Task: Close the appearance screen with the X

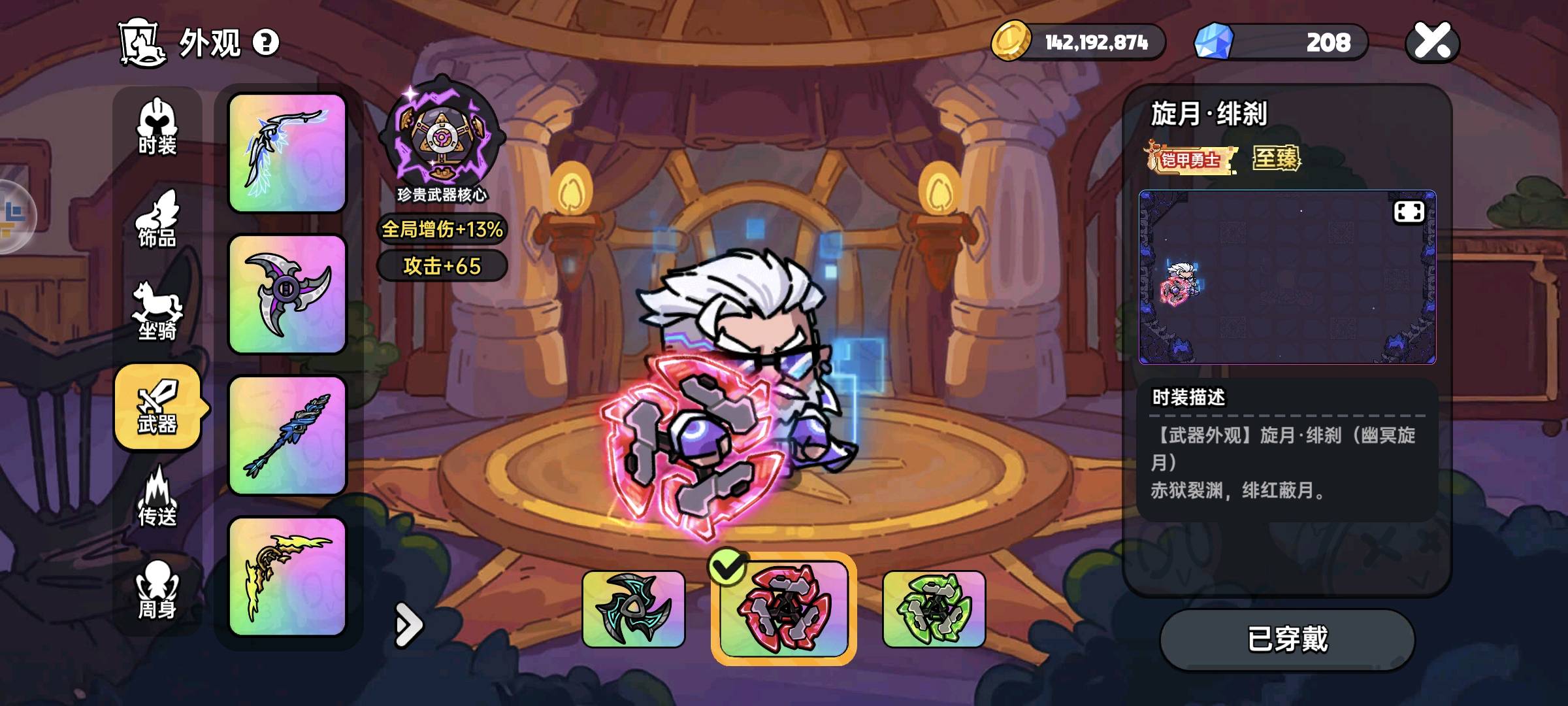Action: tap(1432, 42)
